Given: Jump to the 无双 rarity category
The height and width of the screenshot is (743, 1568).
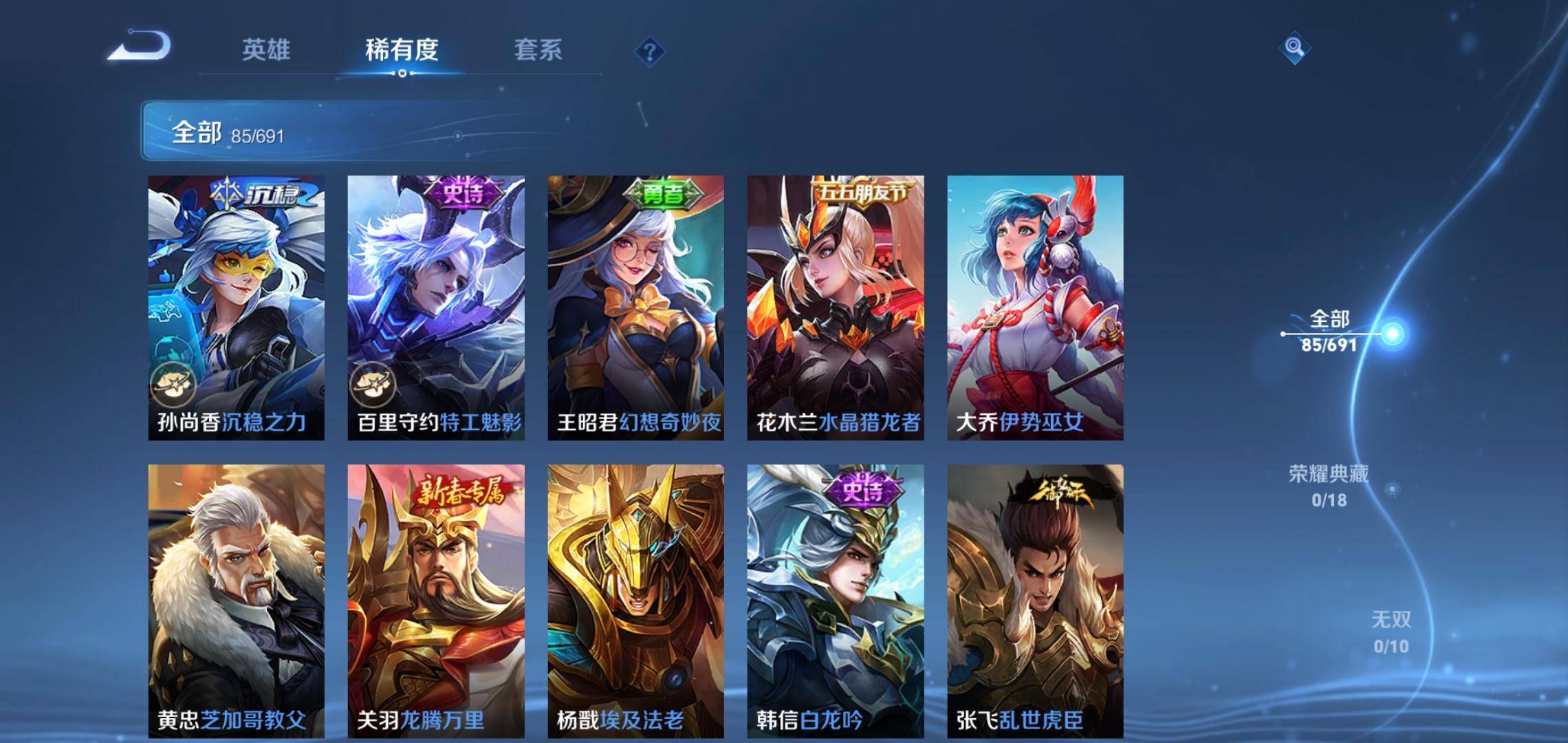Looking at the screenshot, I should click(x=1391, y=632).
